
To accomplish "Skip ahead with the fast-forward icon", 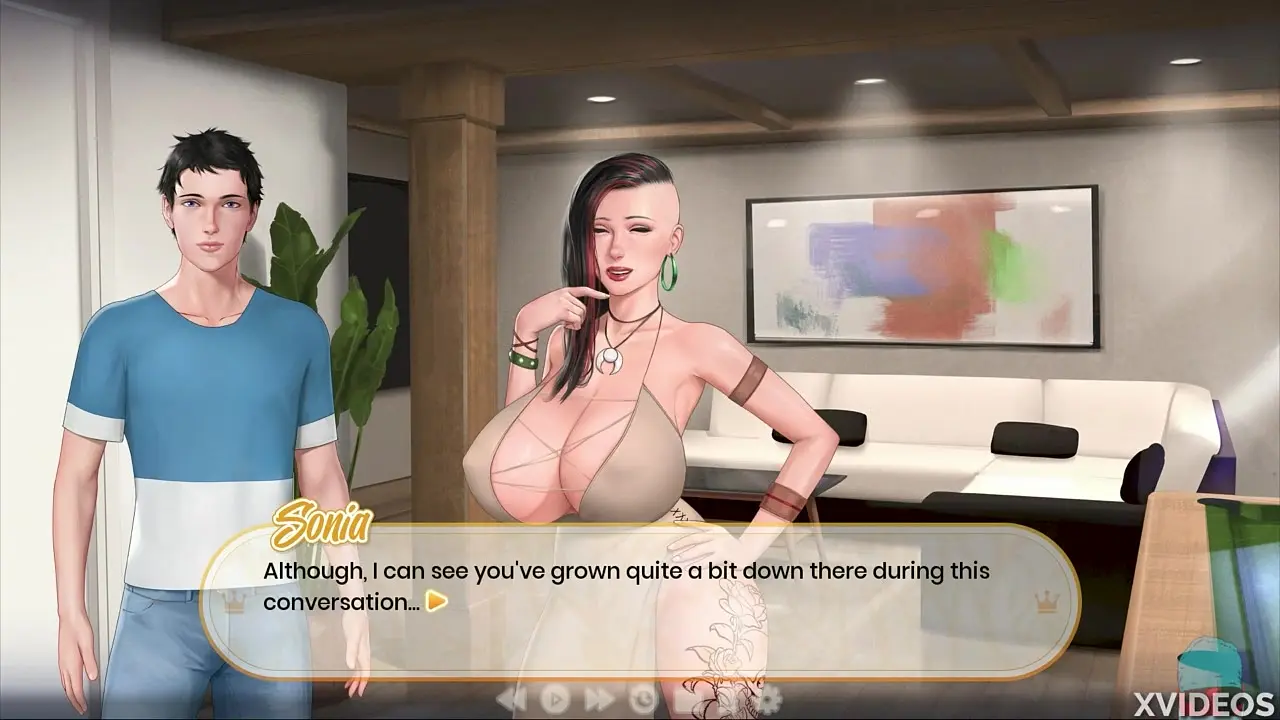I will [x=599, y=697].
